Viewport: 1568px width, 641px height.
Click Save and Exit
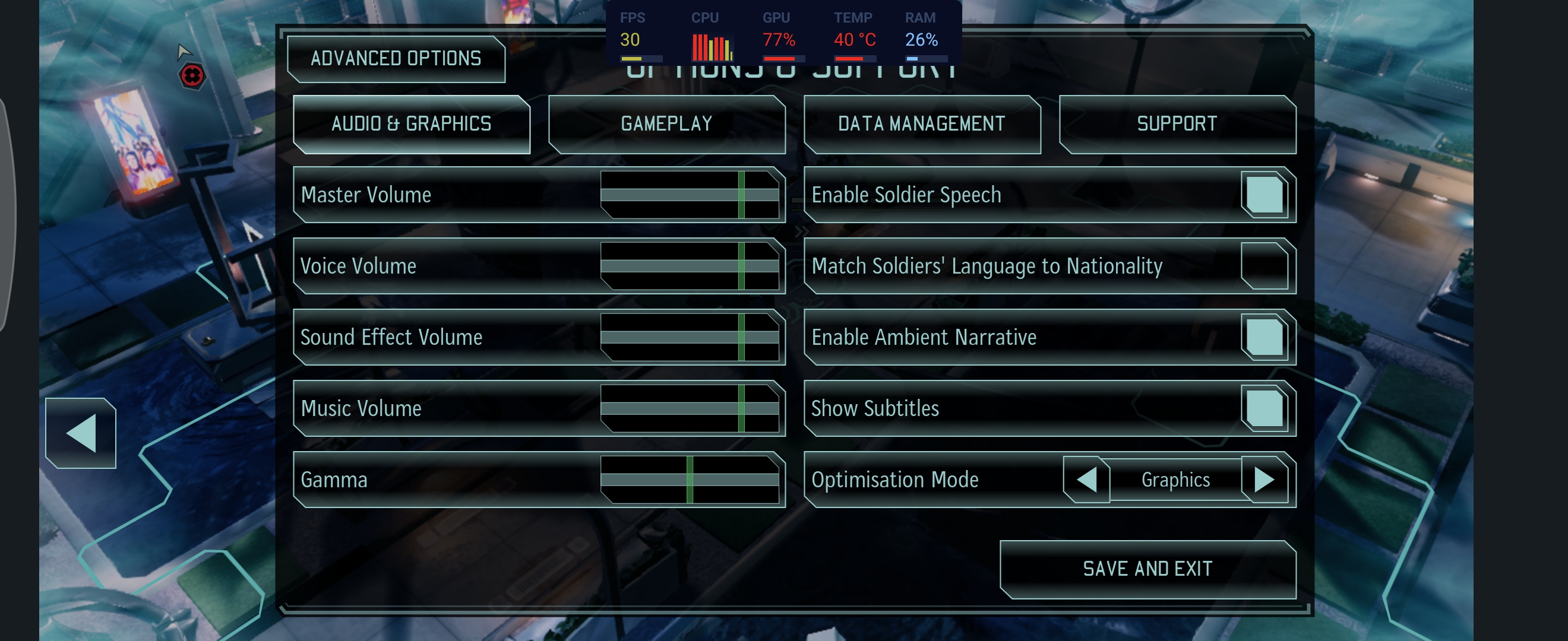tap(1147, 569)
